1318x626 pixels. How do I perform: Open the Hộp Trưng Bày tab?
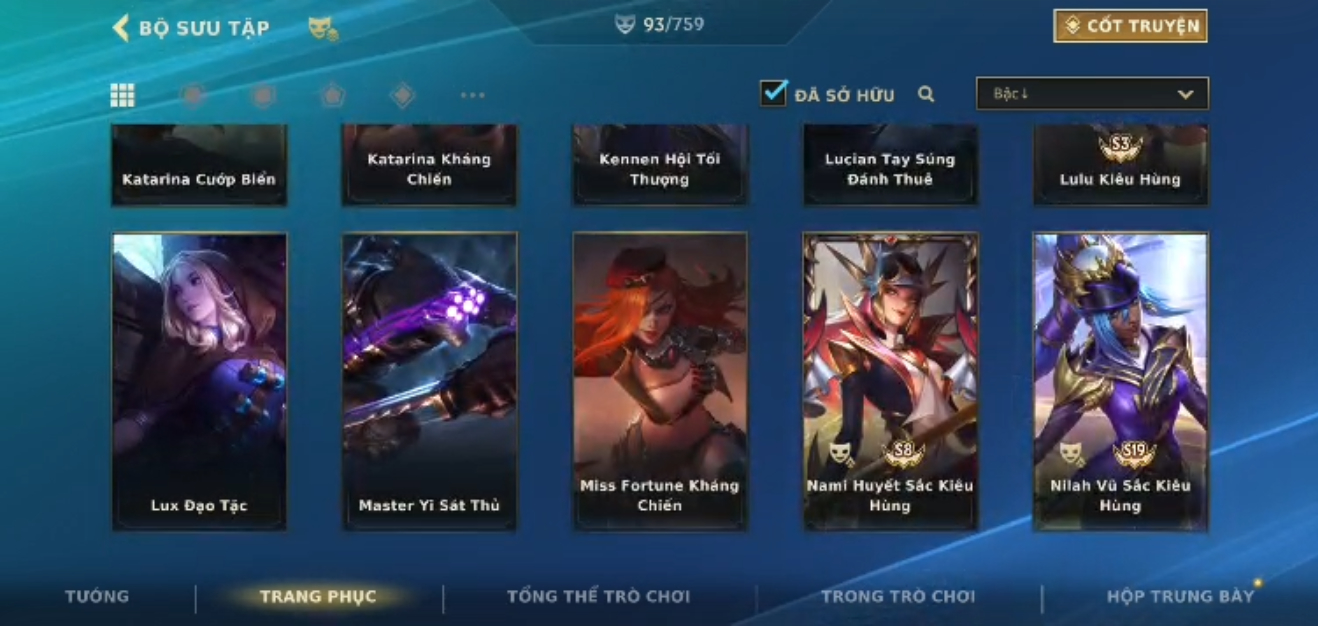[x=1180, y=597]
